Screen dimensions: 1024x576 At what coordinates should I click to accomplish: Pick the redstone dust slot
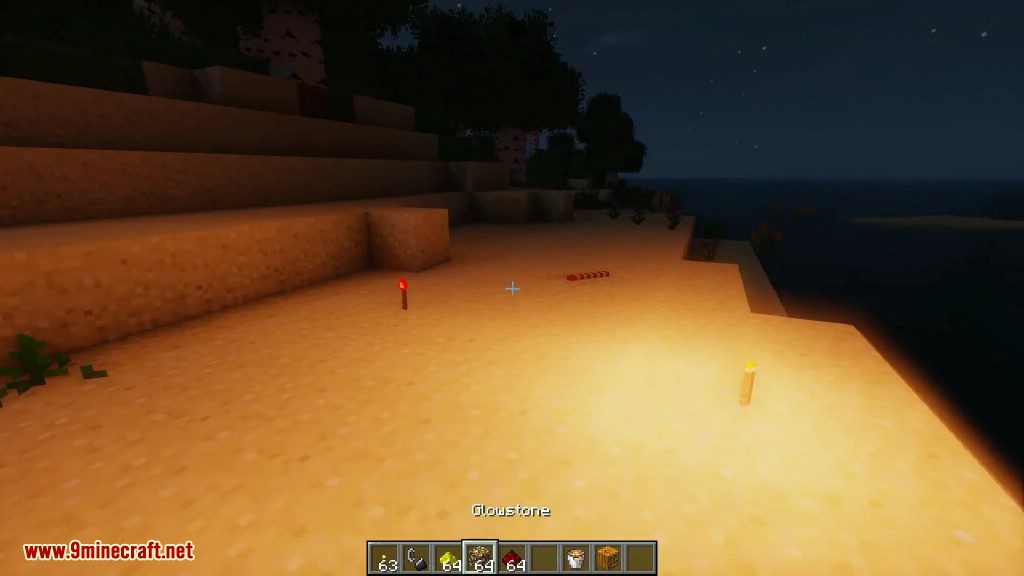tap(513, 558)
